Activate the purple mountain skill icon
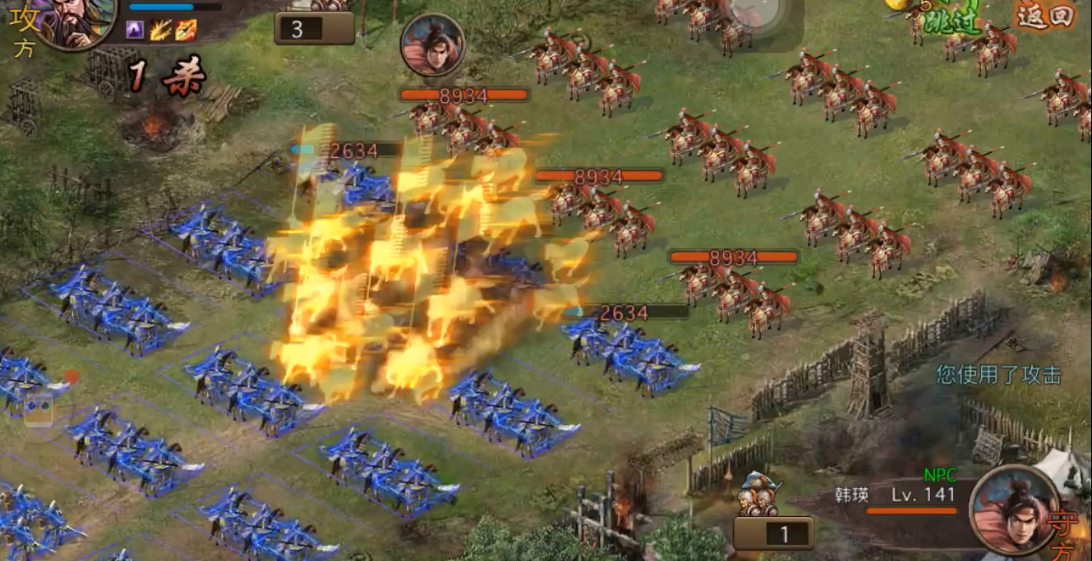This screenshot has width=1092, height=561. click(135, 30)
